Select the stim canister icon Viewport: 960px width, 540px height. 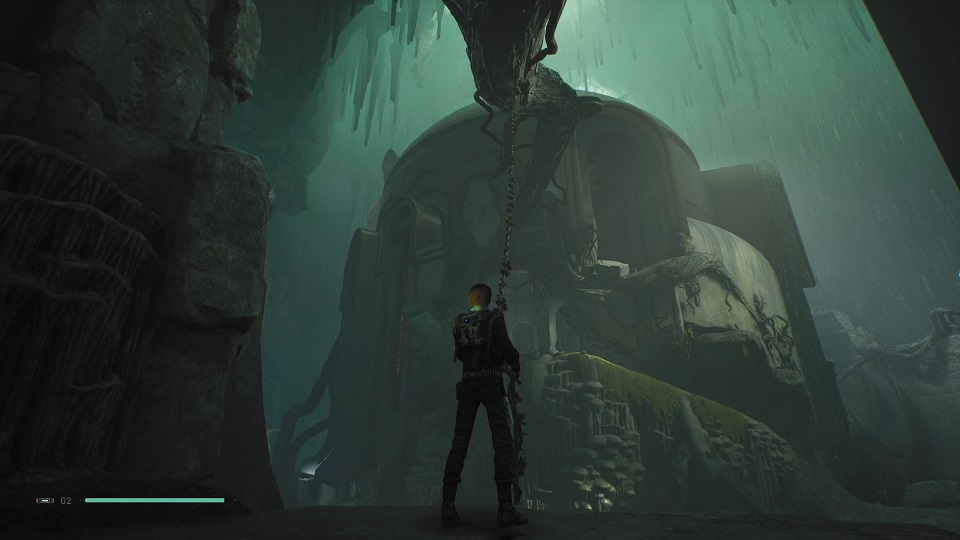point(46,500)
